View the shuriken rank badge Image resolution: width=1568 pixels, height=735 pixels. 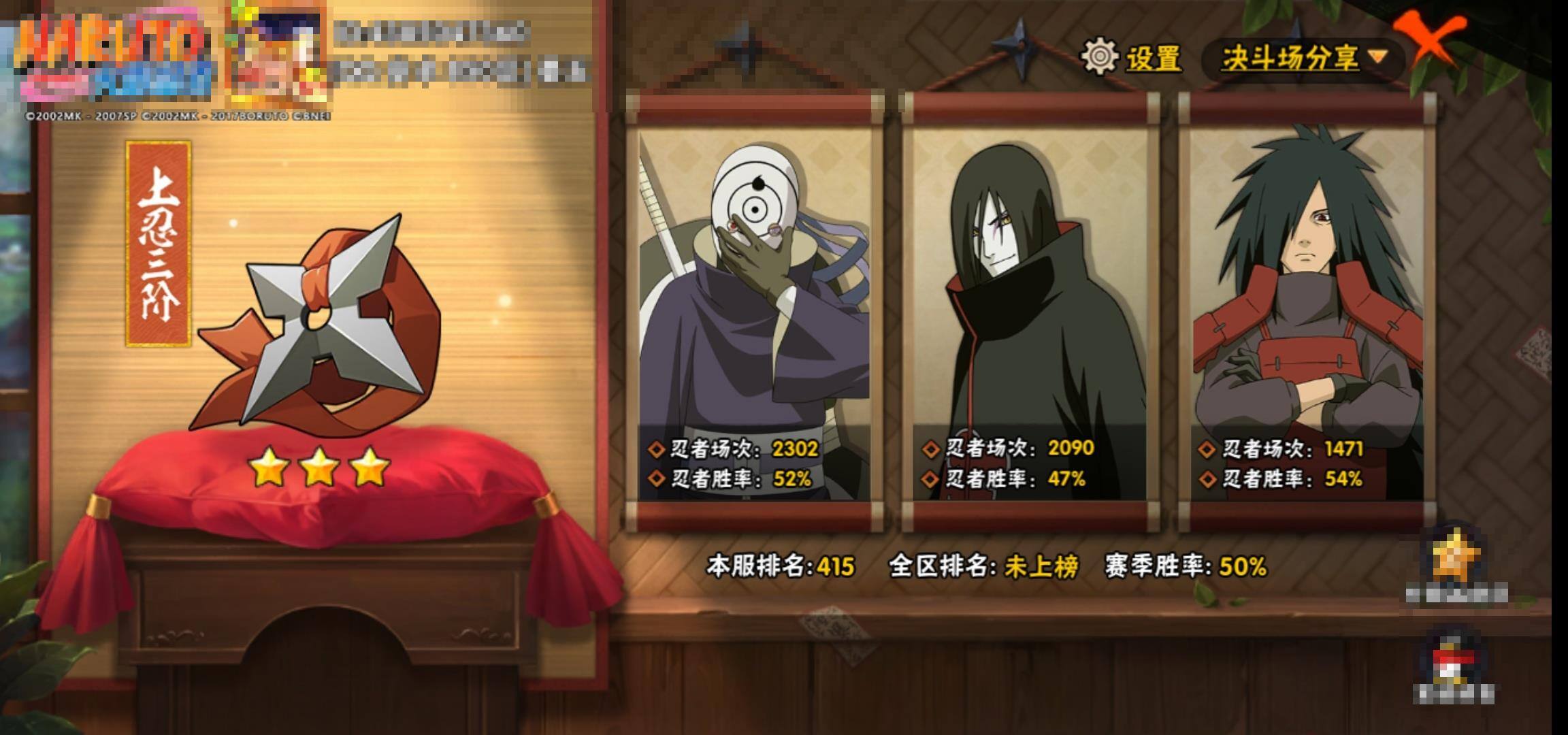(320, 320)
